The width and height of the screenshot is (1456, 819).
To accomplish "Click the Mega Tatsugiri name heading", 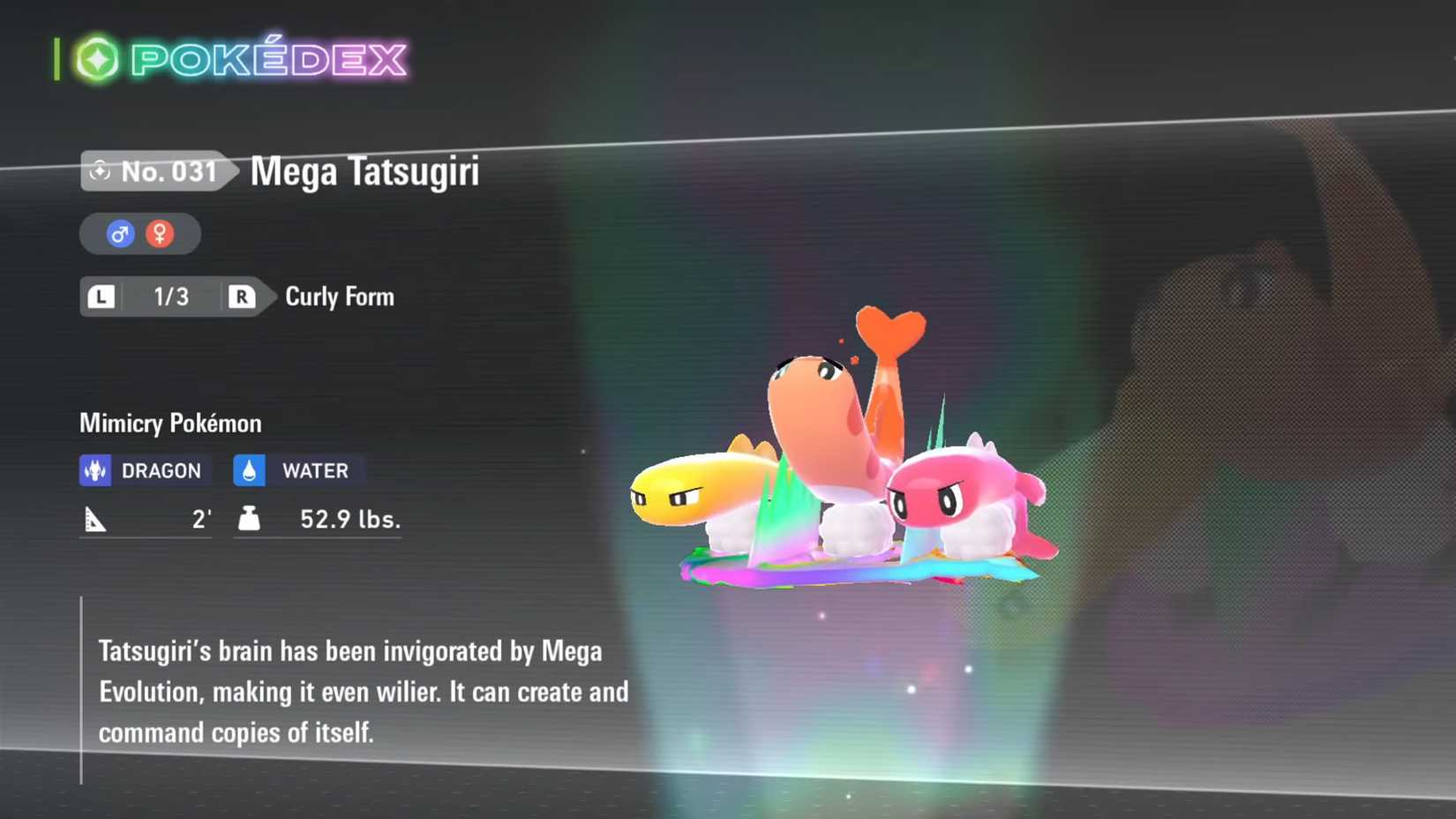I will click(364, 173).
